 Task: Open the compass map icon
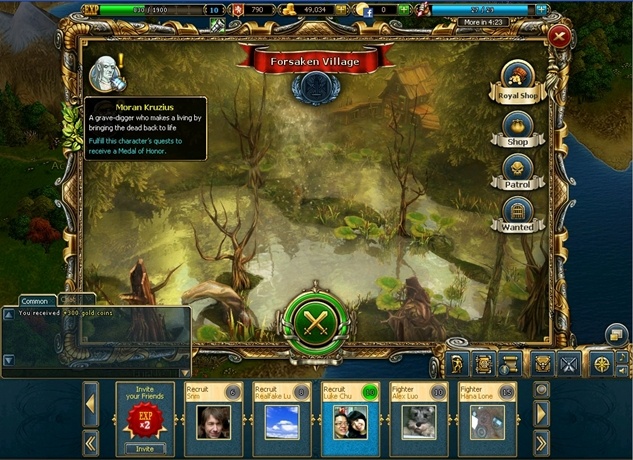(x=601, y=364)
